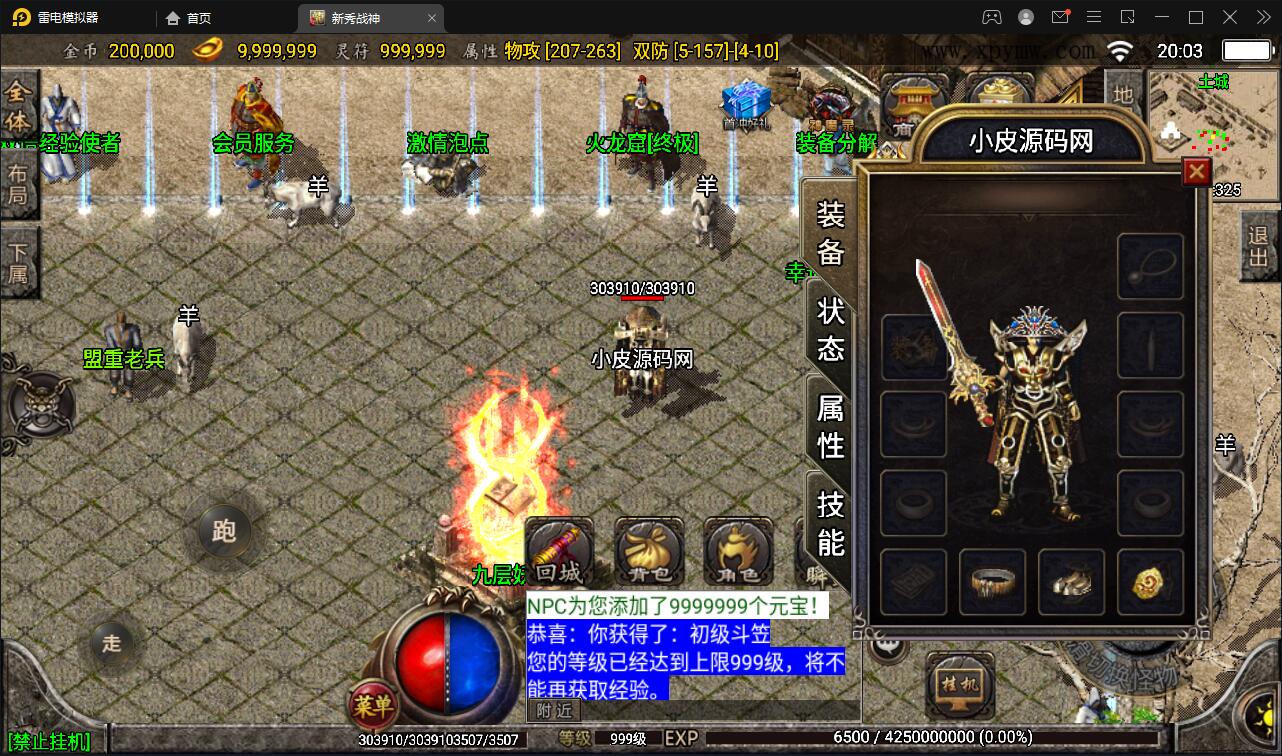Open the 背包 backpack icon
The width and height of the screenshot is (1282, 756).
coord(648,550)
